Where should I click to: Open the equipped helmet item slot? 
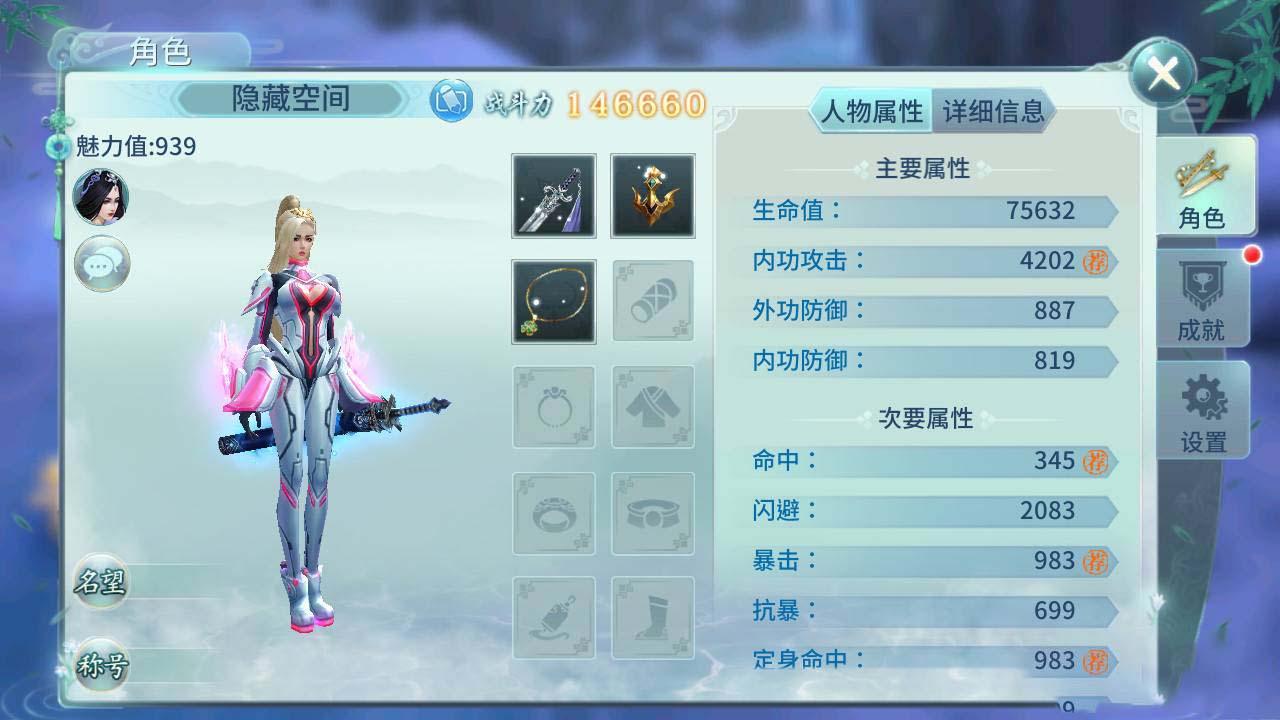point(652,196)
